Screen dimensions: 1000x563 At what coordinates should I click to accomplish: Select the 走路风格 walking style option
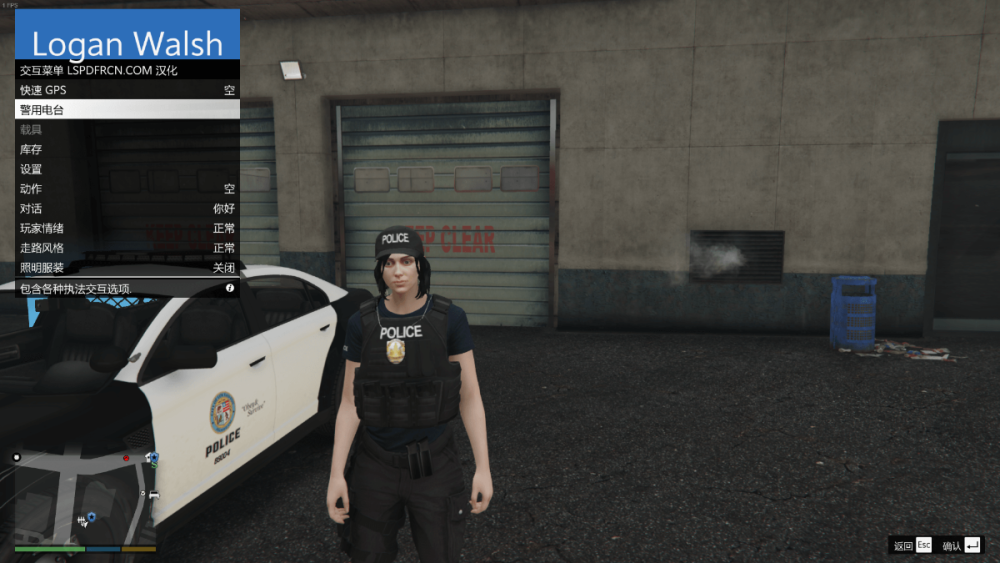[x=127, y=248]
